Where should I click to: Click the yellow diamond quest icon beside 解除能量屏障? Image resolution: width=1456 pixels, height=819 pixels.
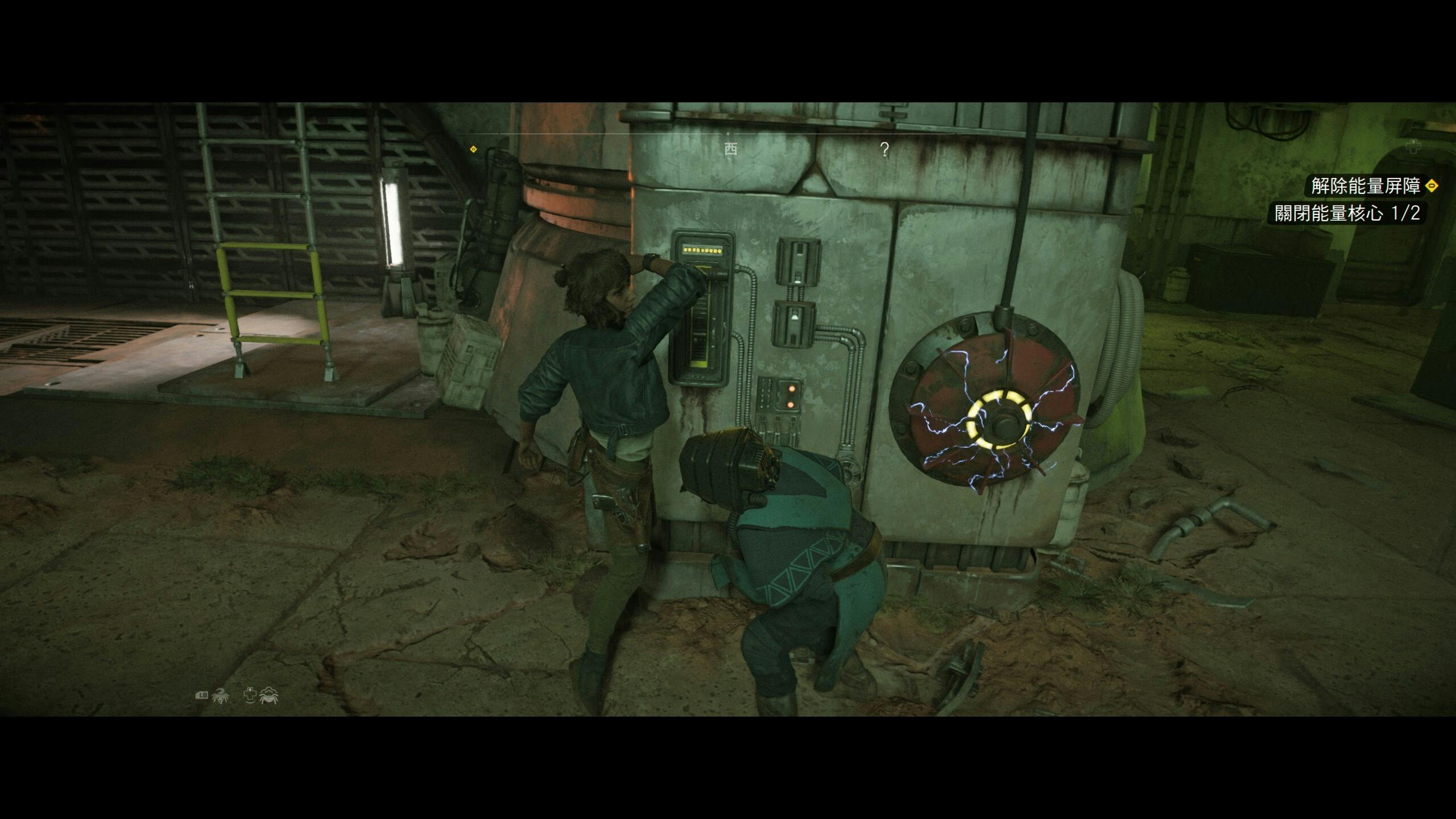pyautogui.click(x=1432, y=186)
